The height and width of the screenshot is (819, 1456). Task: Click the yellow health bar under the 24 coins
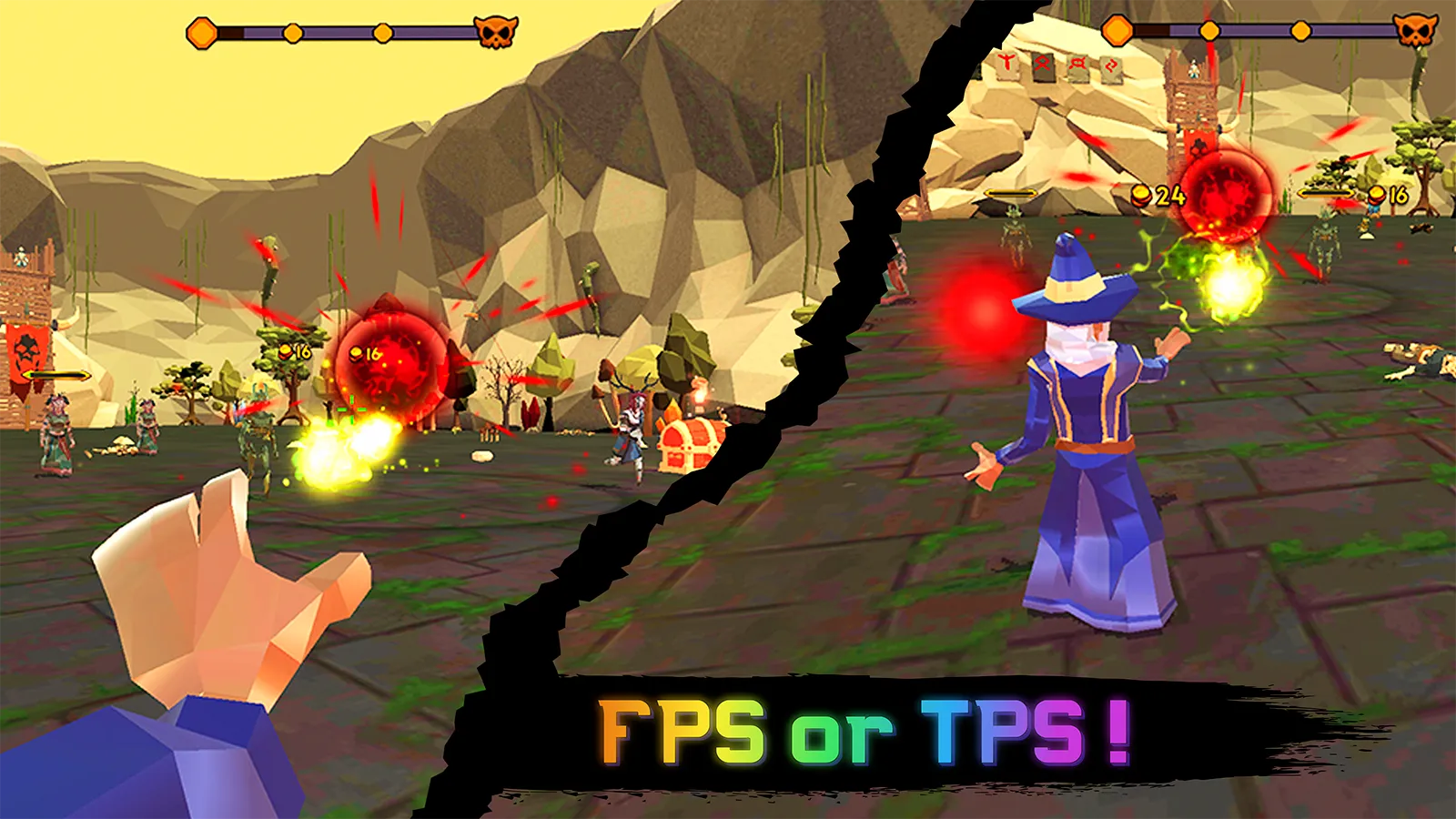pyautogui.click(x=1012, y=192)
